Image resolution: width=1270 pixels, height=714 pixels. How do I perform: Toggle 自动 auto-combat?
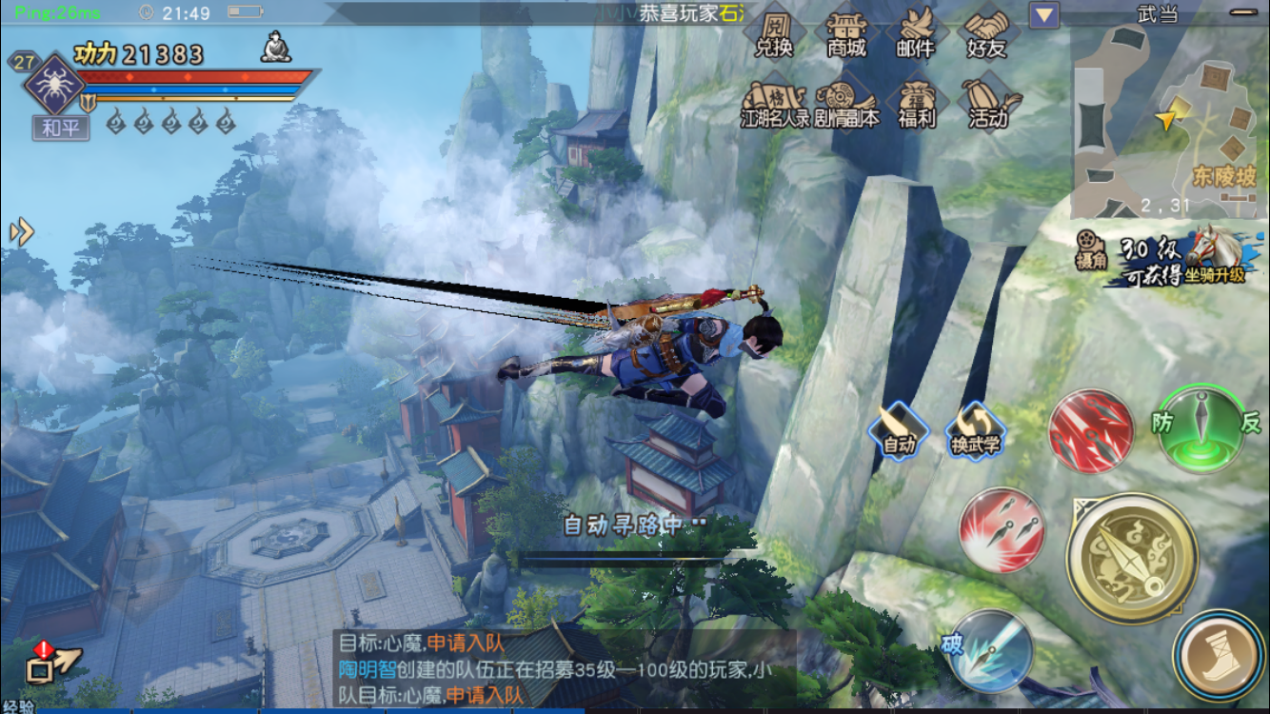coord(898,431)
